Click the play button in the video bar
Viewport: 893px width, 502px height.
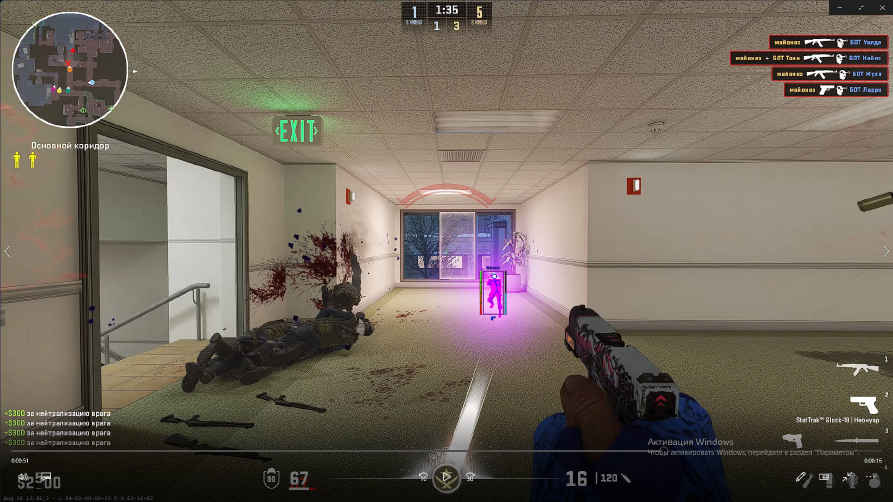coord(447,478)
